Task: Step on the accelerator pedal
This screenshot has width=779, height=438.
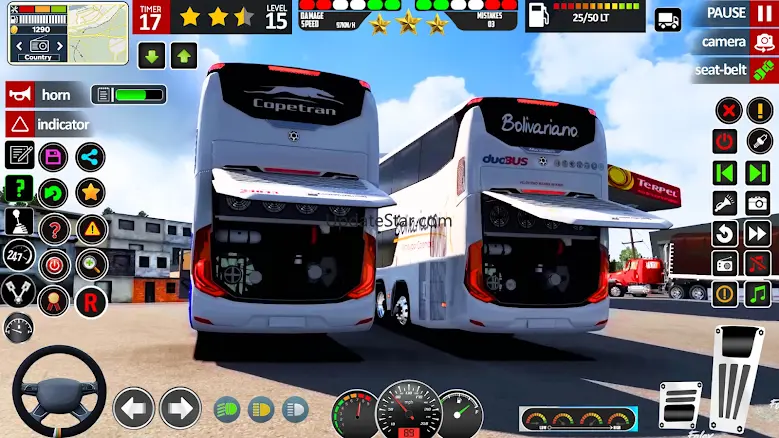Action: coord(740,380)
